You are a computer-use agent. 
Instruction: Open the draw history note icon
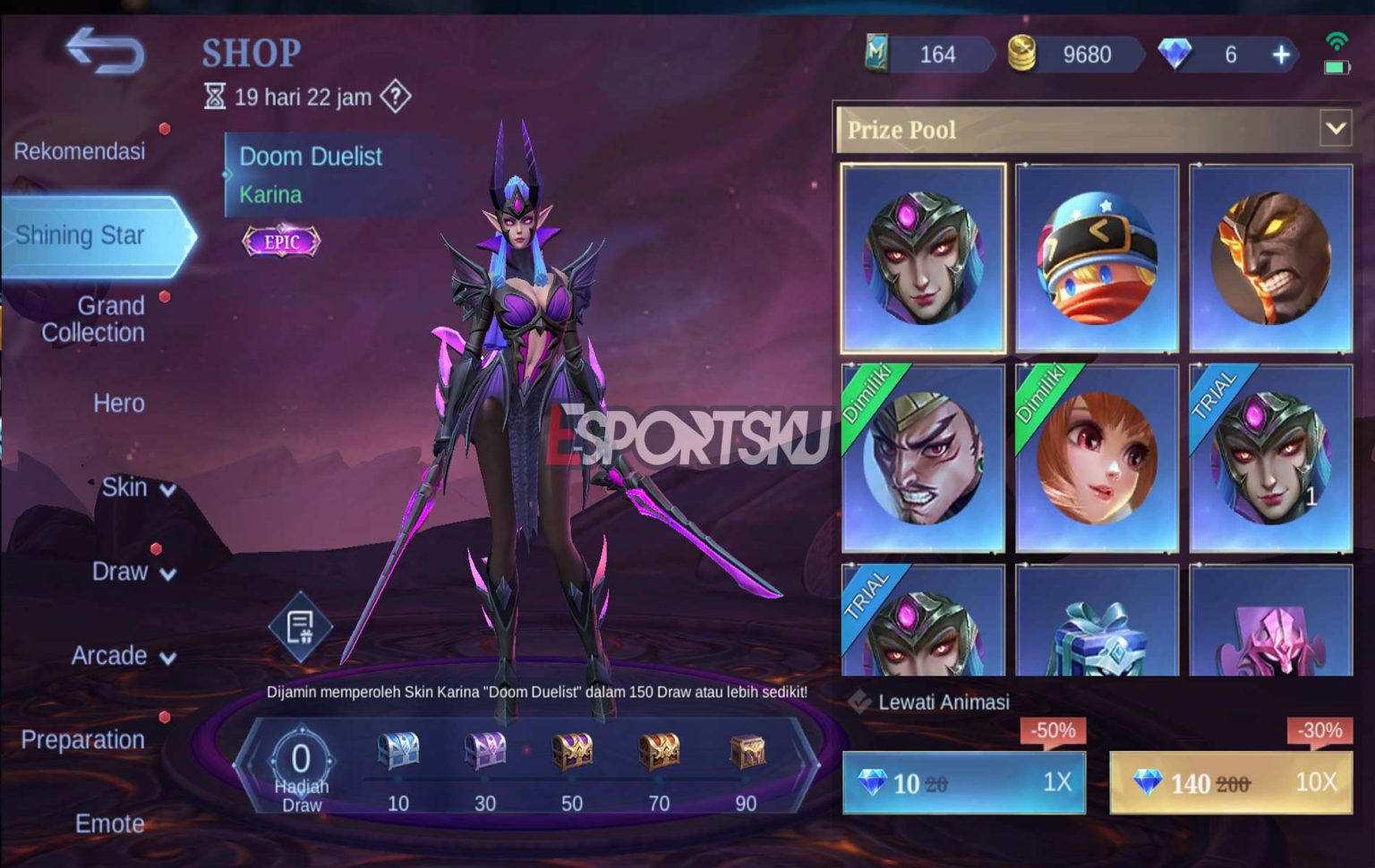[299, 625]
